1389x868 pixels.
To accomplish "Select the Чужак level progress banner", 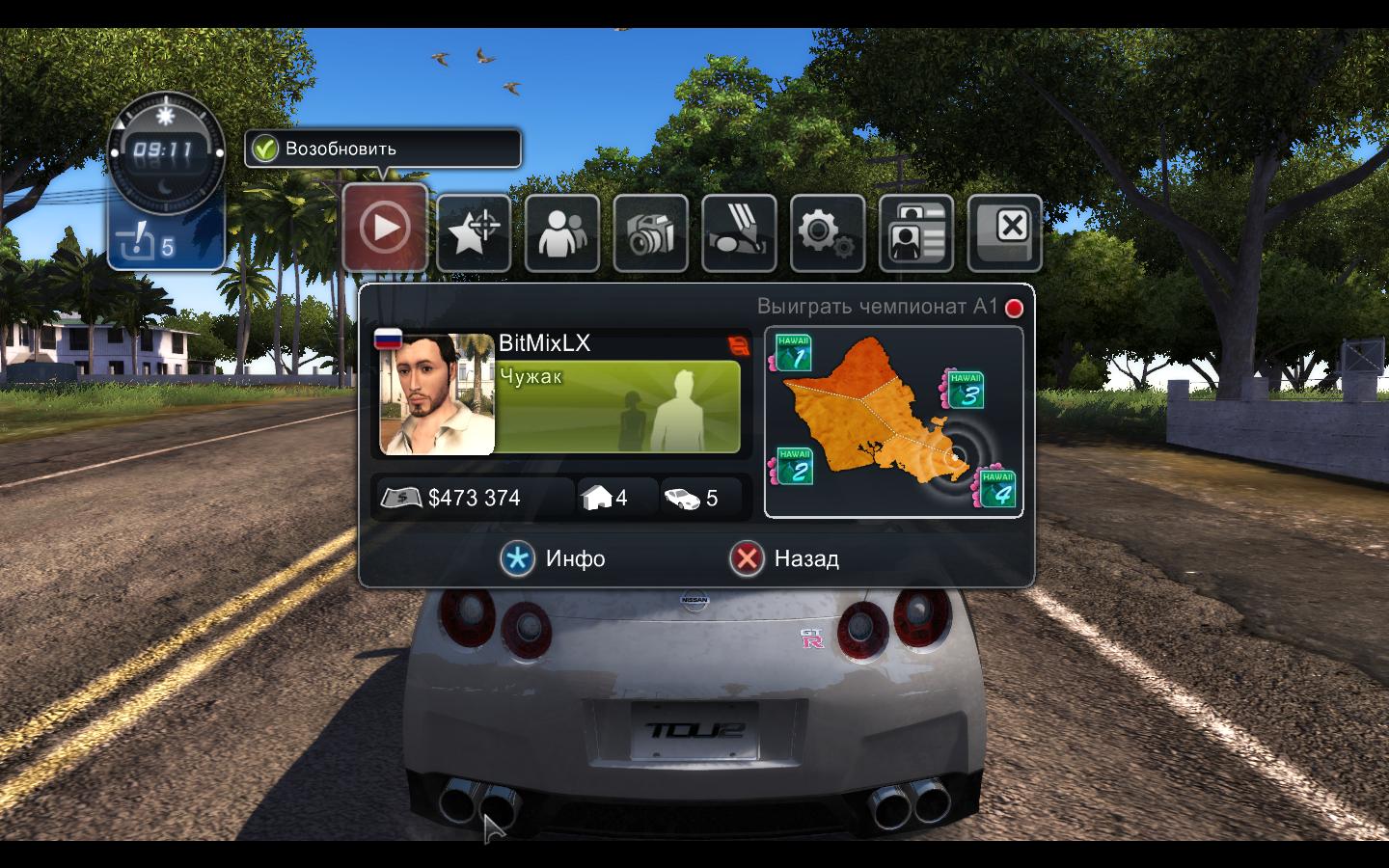I will pyautogui.click(x=618, y=406).
